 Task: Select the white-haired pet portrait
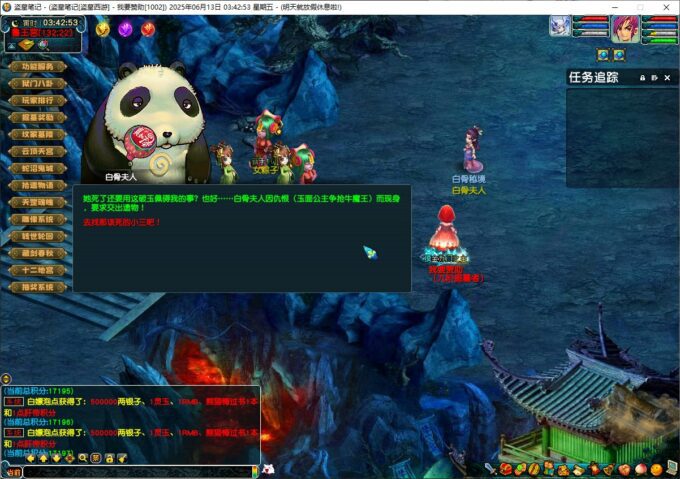(560, 26)
